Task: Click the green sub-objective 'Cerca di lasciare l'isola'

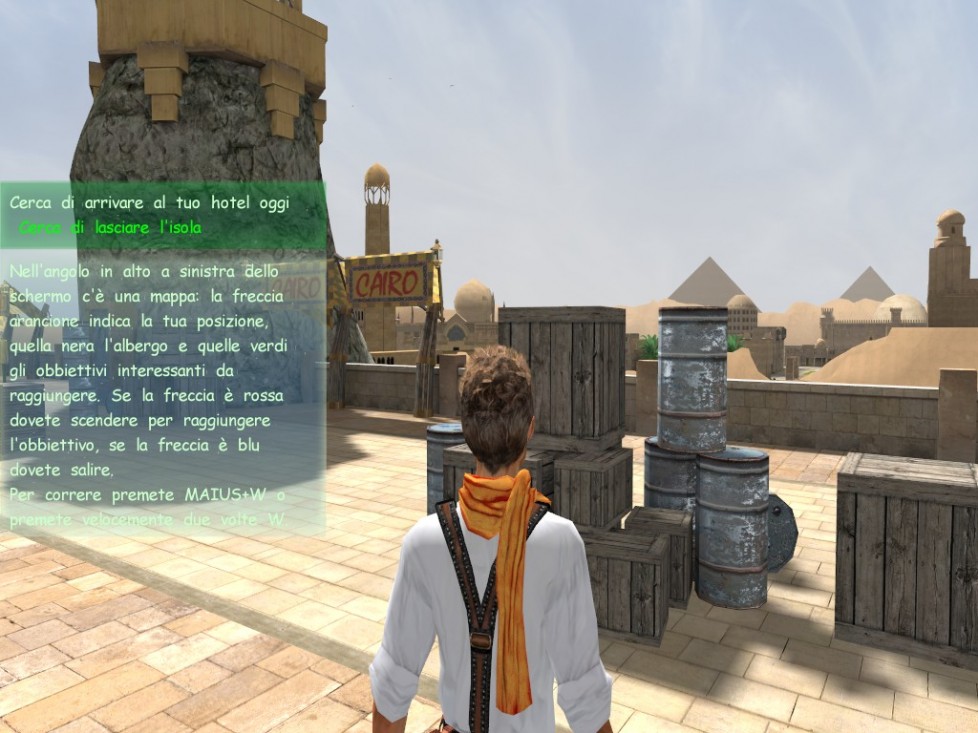Action: click(x=110, y=228)
